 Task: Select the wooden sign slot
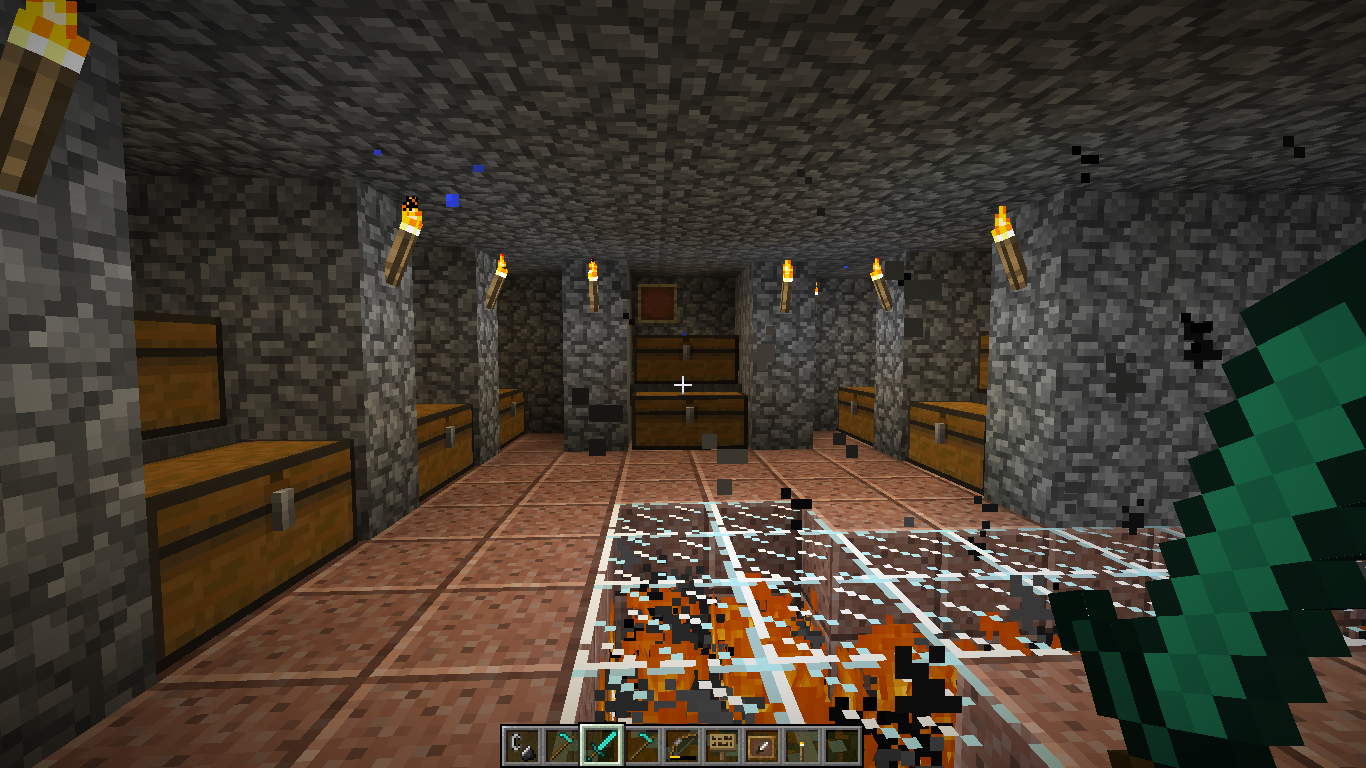pyautogui.click(x=721, y=745)
